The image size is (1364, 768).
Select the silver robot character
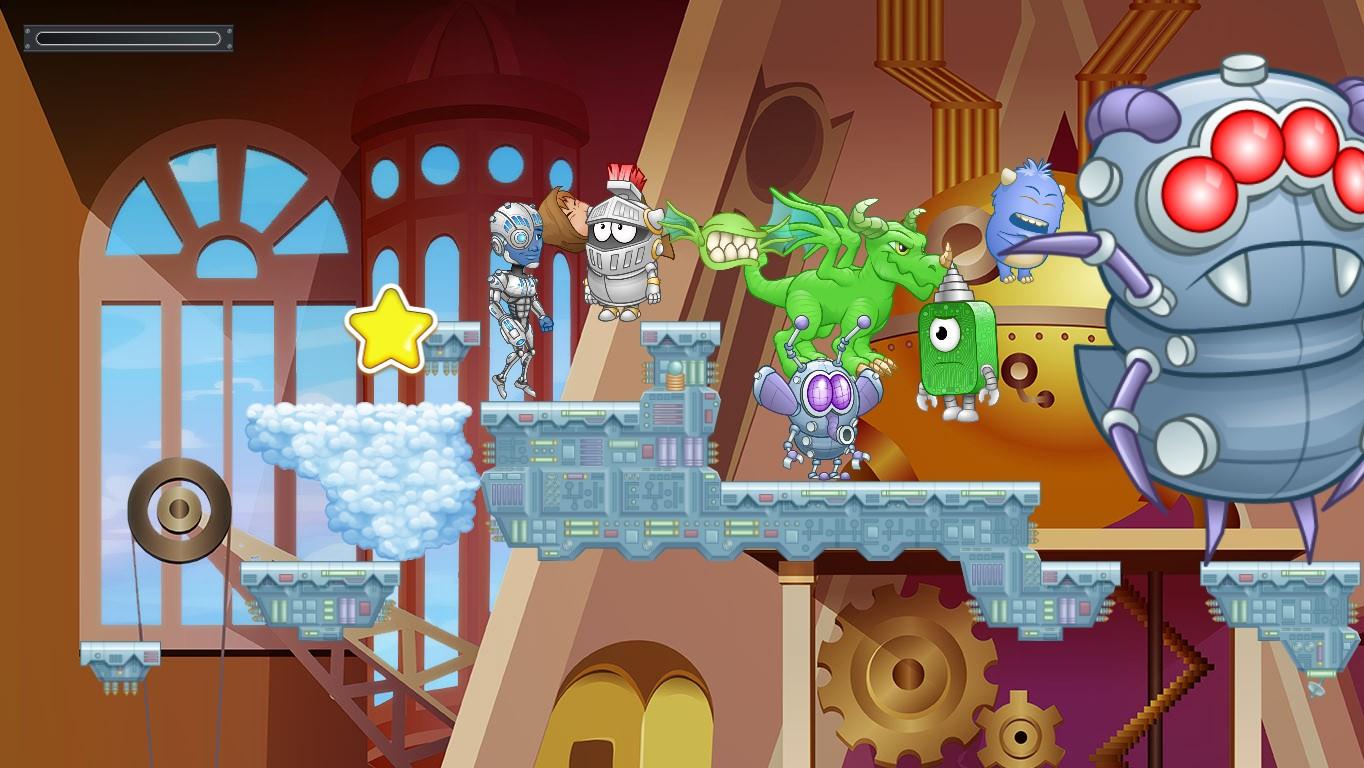(518, 290)
